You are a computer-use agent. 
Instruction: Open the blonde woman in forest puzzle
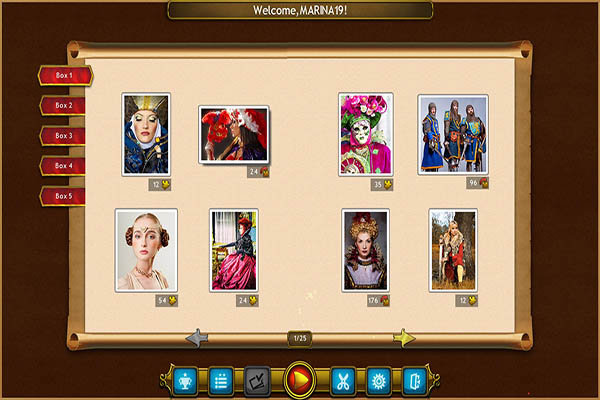[452, 250]
